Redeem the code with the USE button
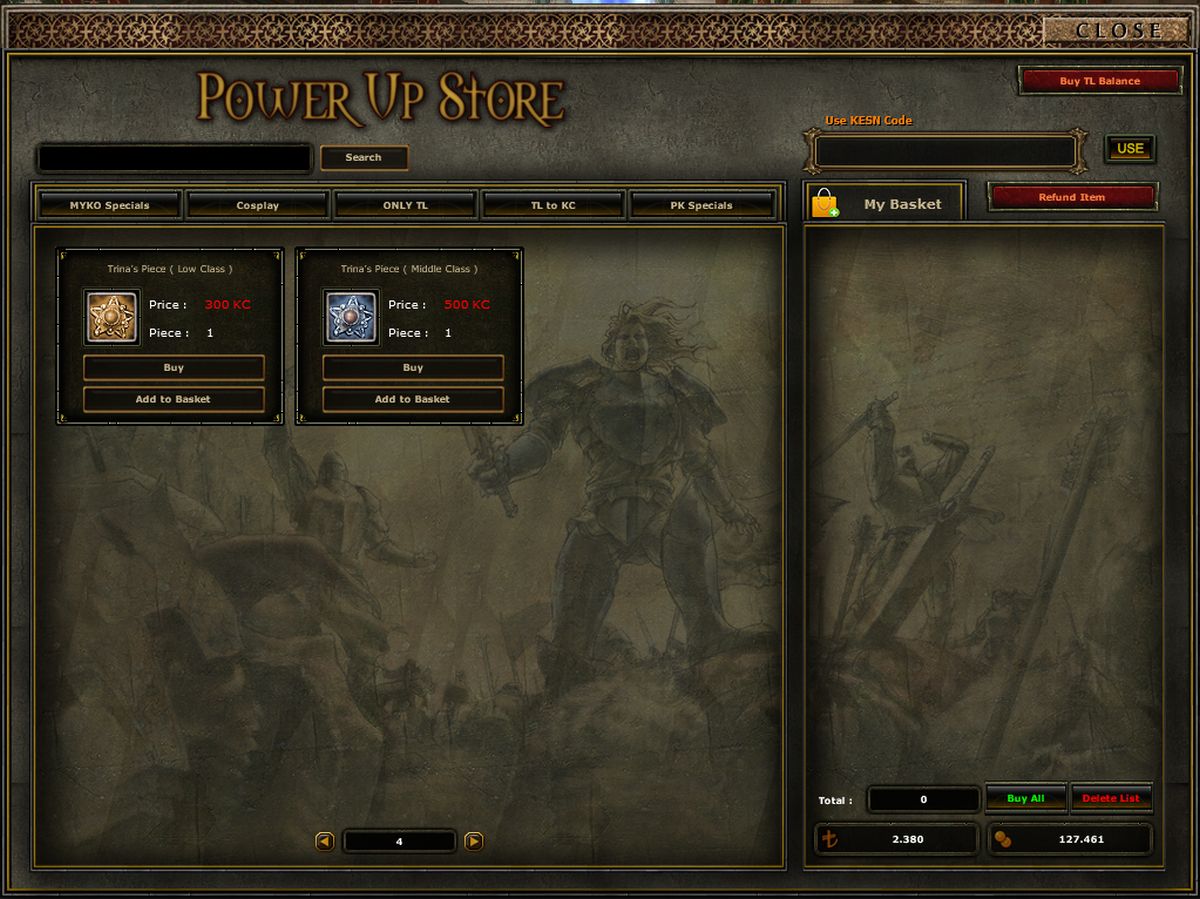Viewport: 1200px width, 899px height. [x=1129, y=149]
